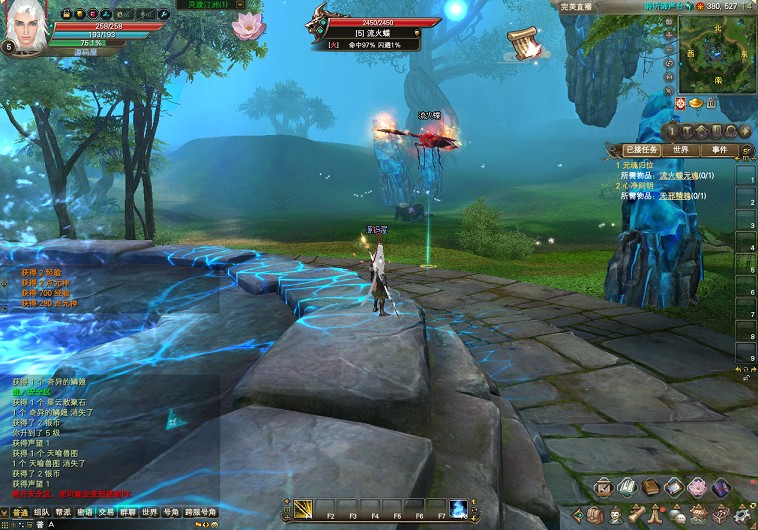
Task: Open the 已接任务 quest tab
Action: [640, 150]
